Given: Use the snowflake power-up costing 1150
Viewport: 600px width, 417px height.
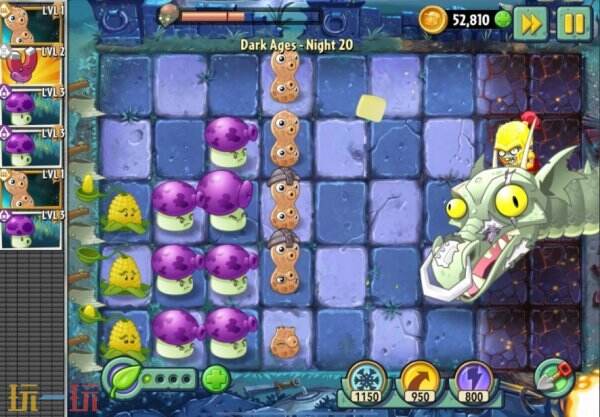Looking at the screenshot, I should 365,383.
